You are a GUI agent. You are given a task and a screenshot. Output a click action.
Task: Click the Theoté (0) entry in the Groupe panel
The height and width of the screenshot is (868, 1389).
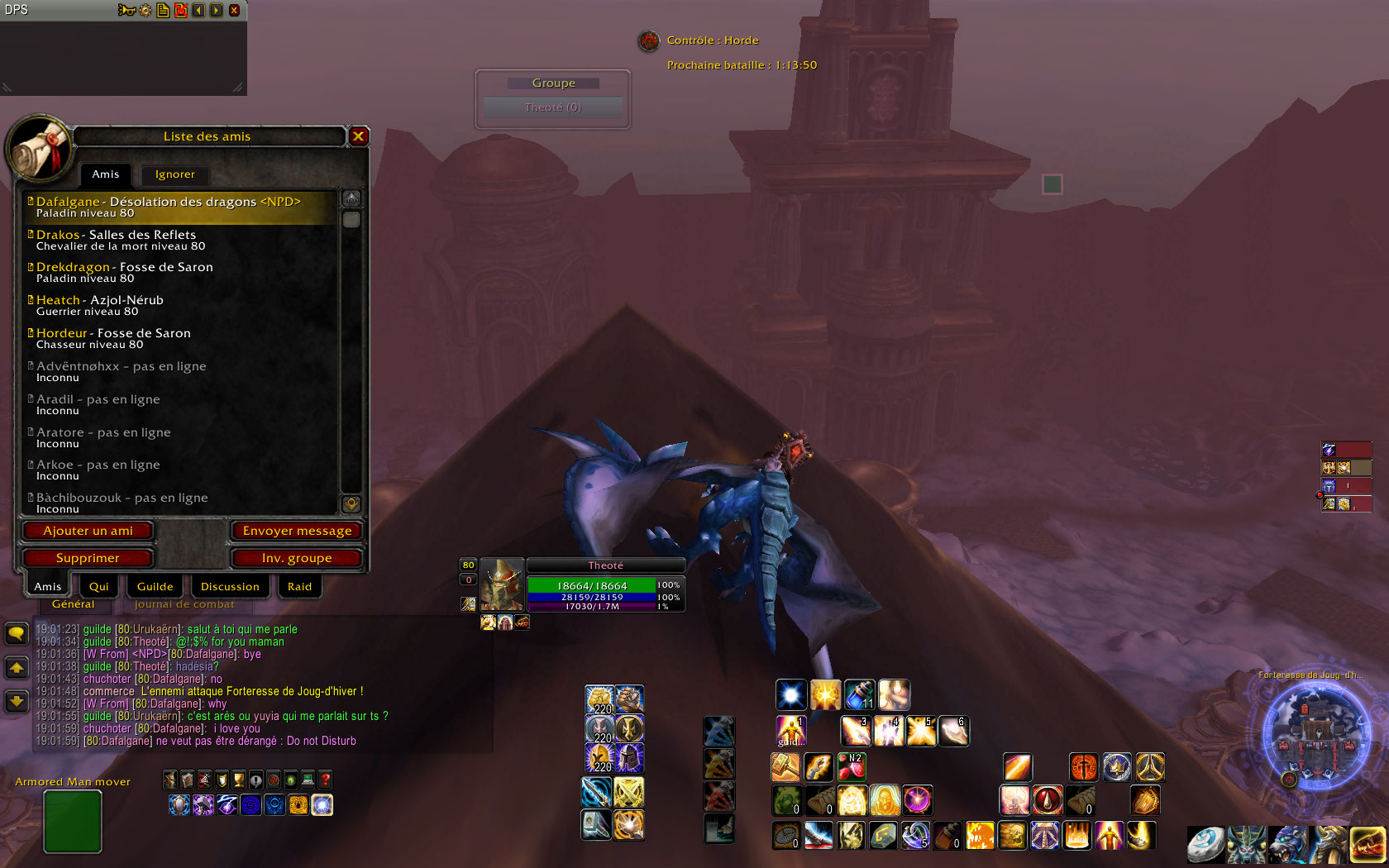(552, 107)
